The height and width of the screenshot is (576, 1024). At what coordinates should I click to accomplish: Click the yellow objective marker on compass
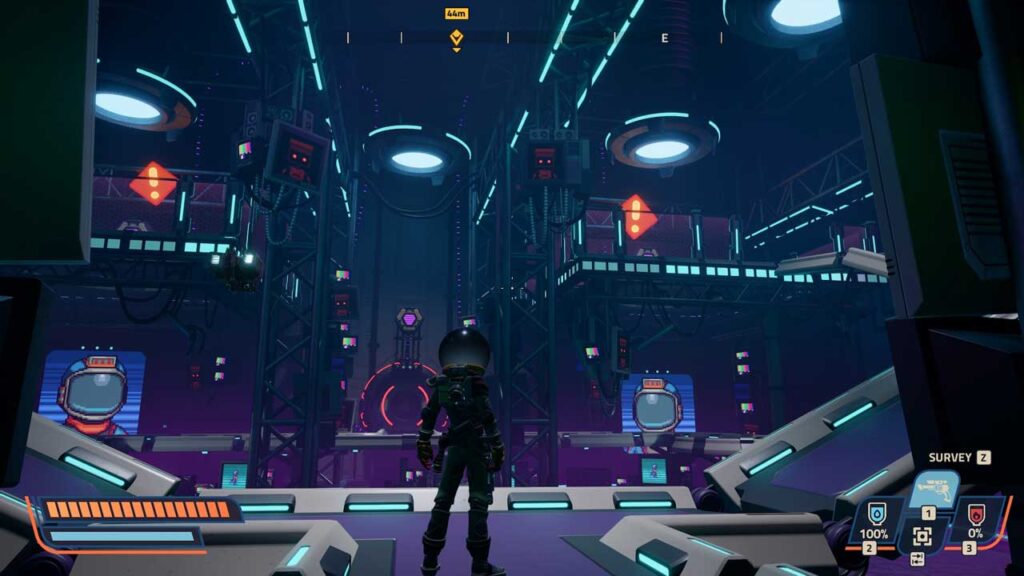pyautogui.click(x=456, y=38)
